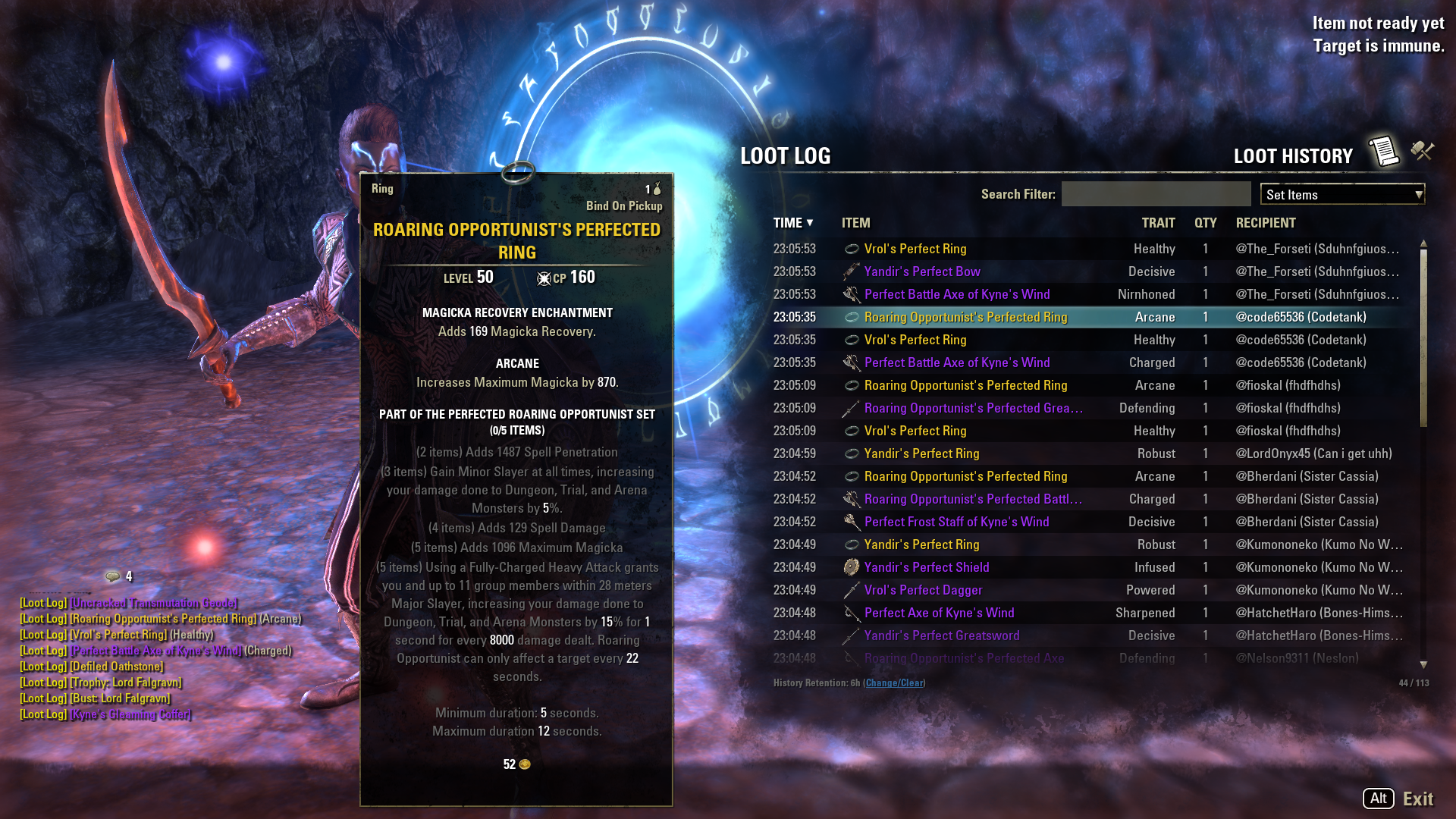Select Vrol's Perfect Dagger loot entry
This screenshot has height=819, width=1456.
coord(923,590)
